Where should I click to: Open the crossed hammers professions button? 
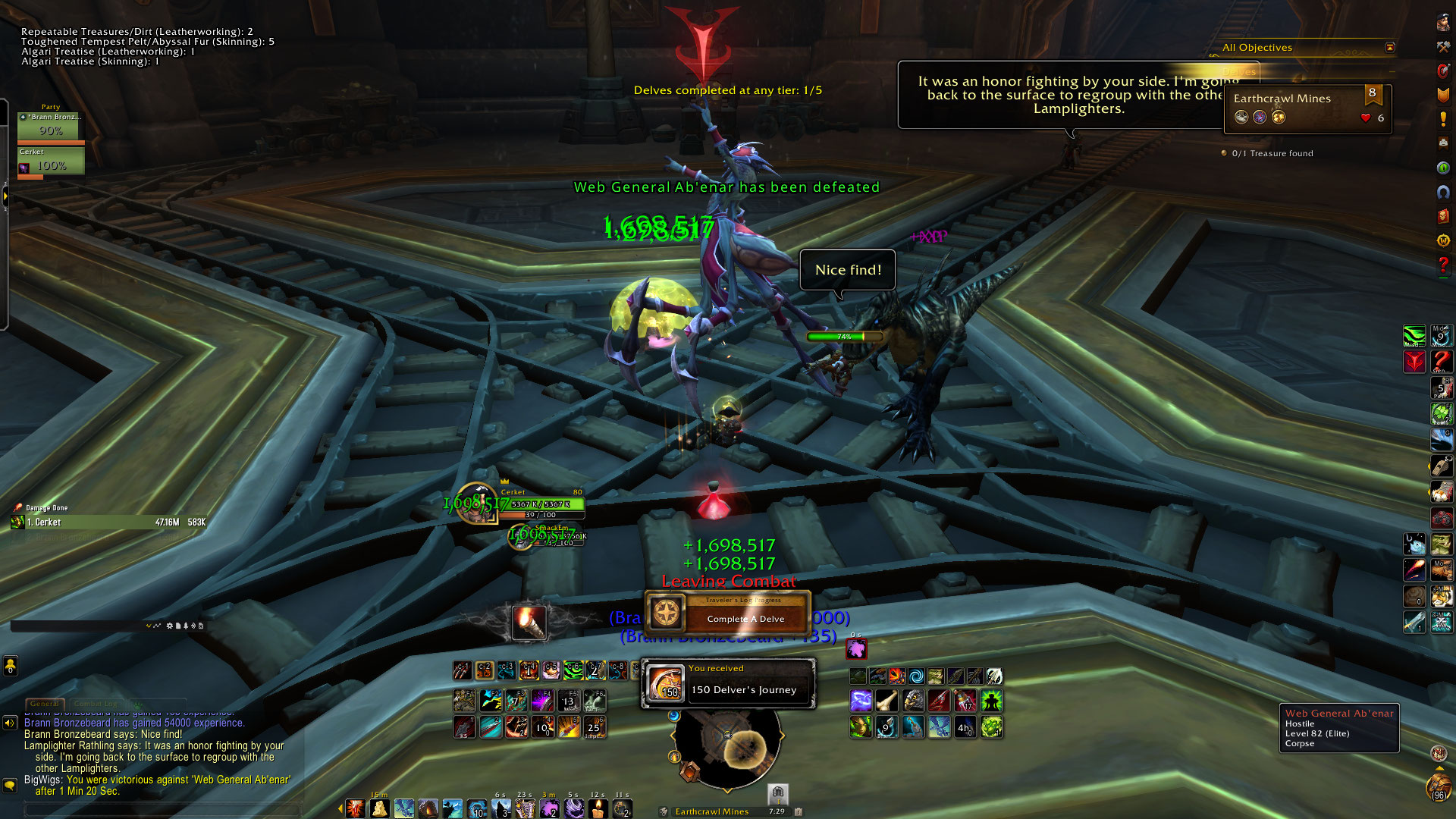pyautogui.click(x=1443, y=47)
